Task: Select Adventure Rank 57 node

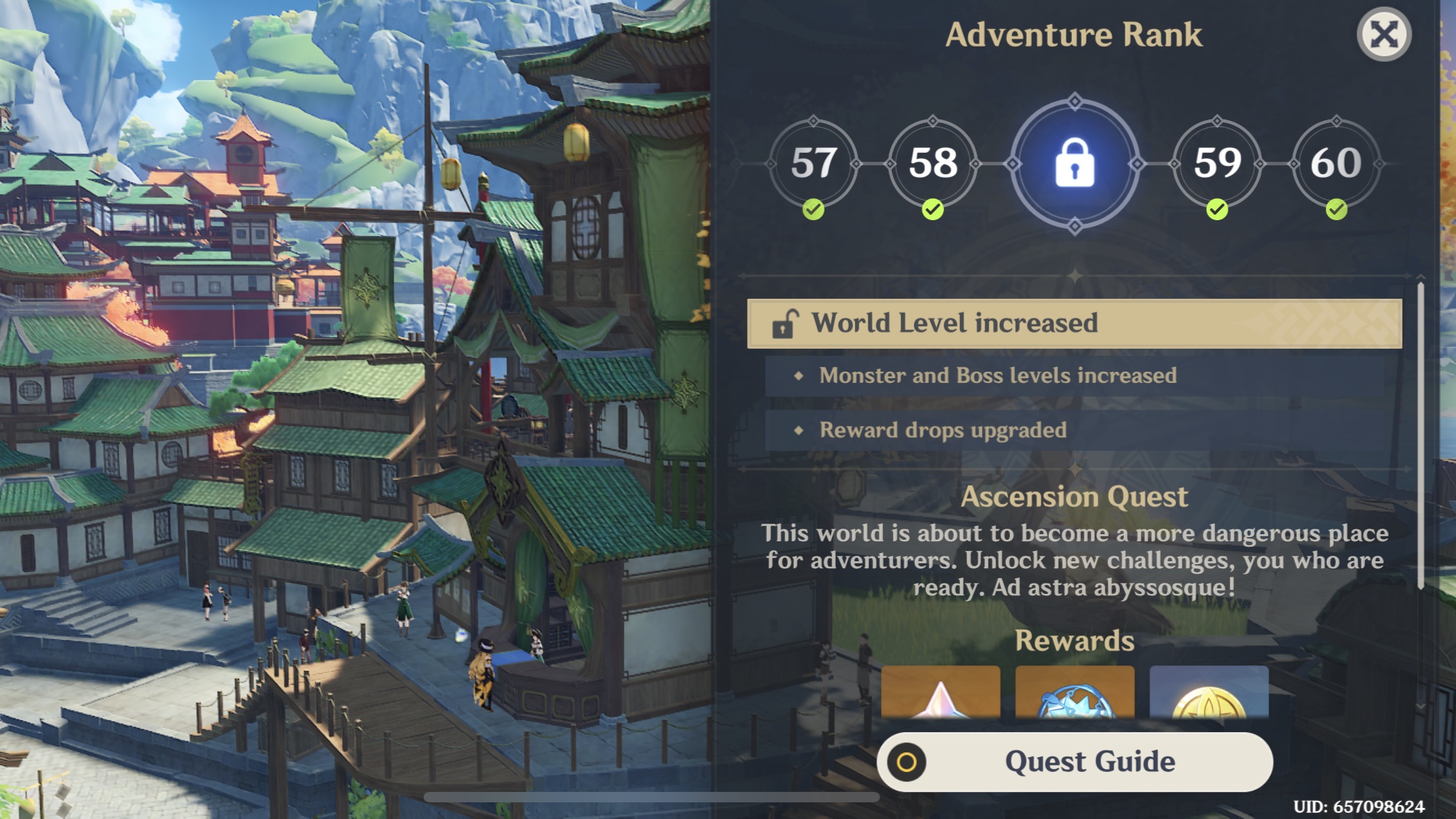Action: point(813,163)
